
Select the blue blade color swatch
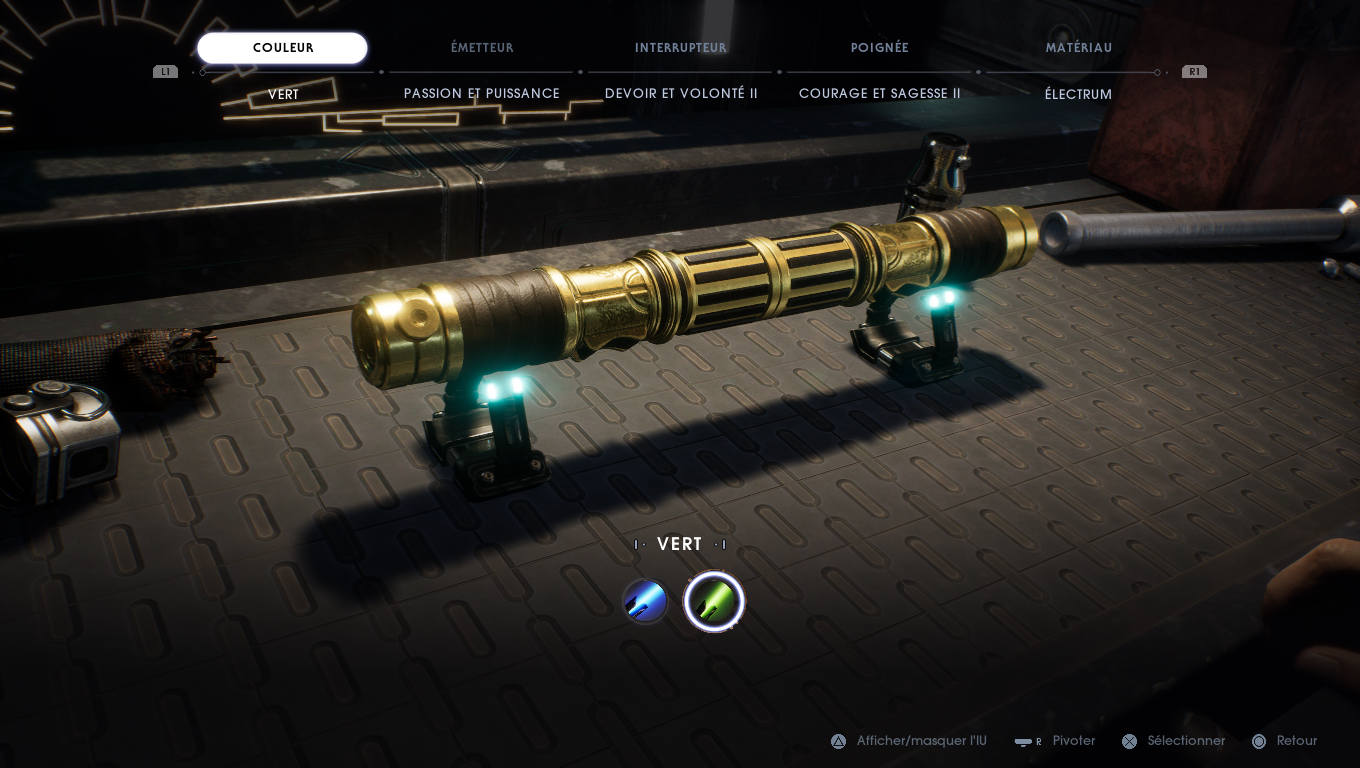click(645, 600)
